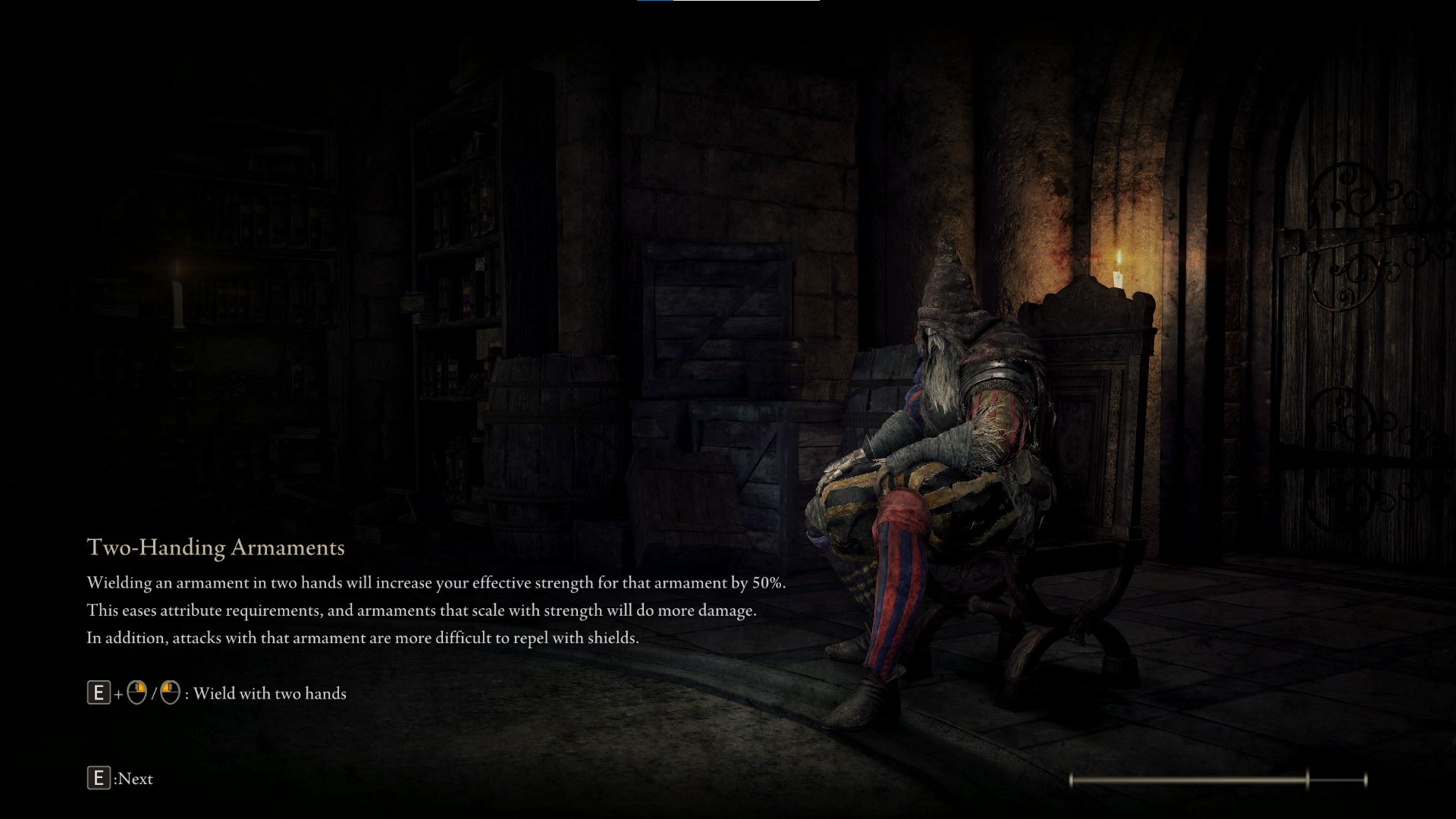Click the middle marker on the progress track

pos(1307,779)
